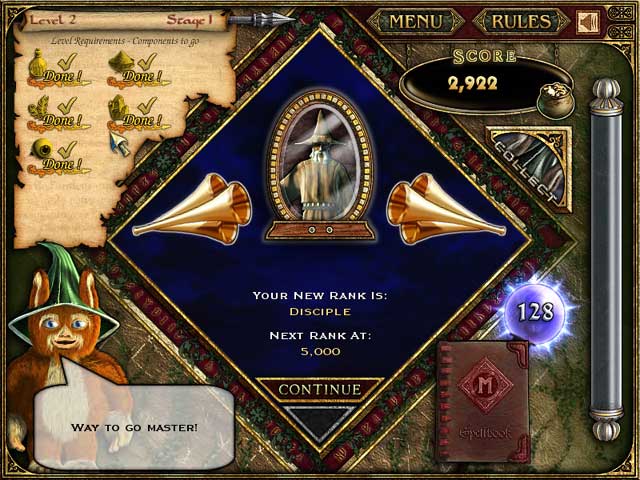Continue to the next stage
The width and height of the screenshot is (640, 480).
(x=319, y=389)
